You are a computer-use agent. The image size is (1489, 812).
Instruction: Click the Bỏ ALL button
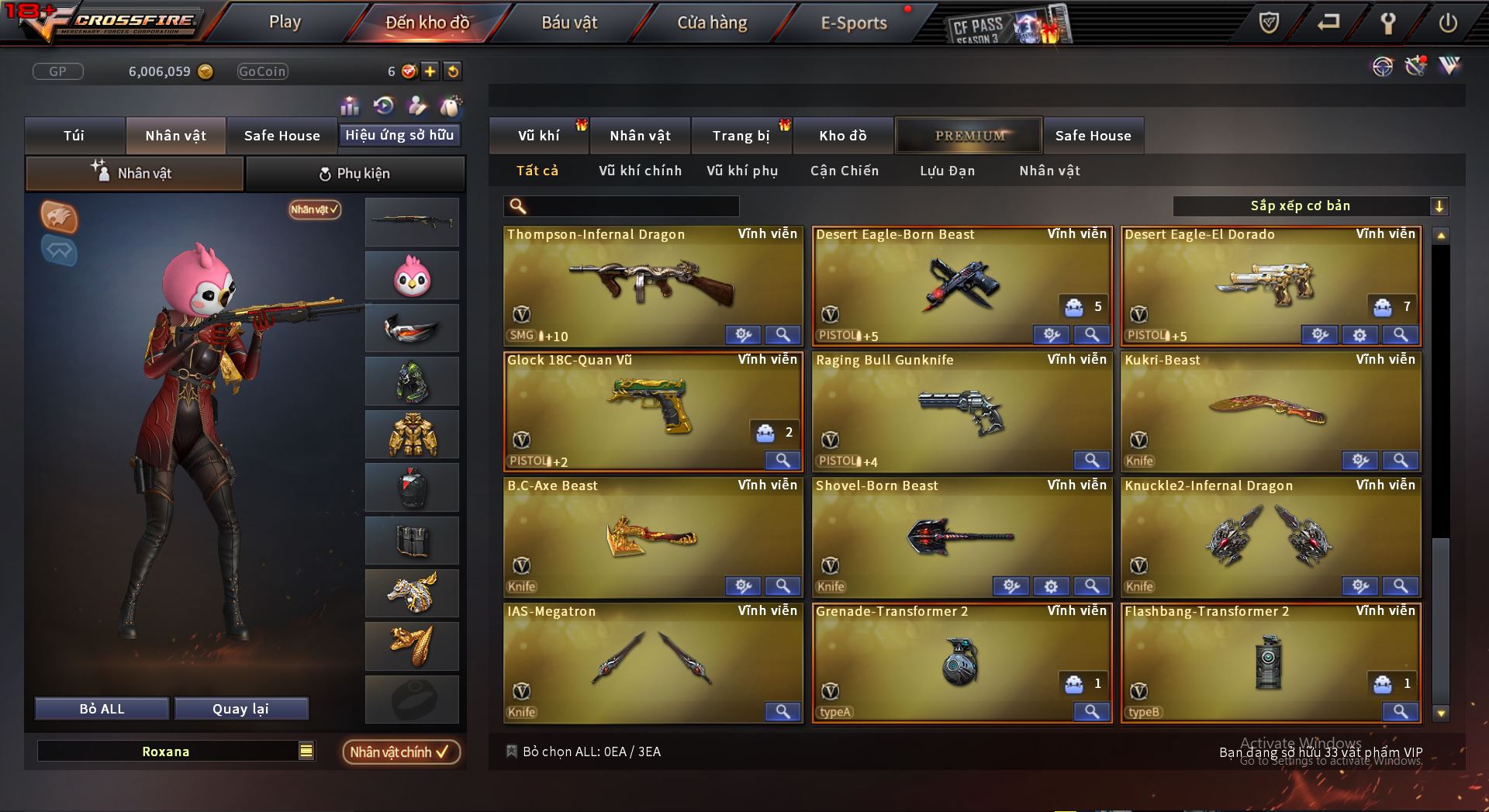tap(102, 709)
